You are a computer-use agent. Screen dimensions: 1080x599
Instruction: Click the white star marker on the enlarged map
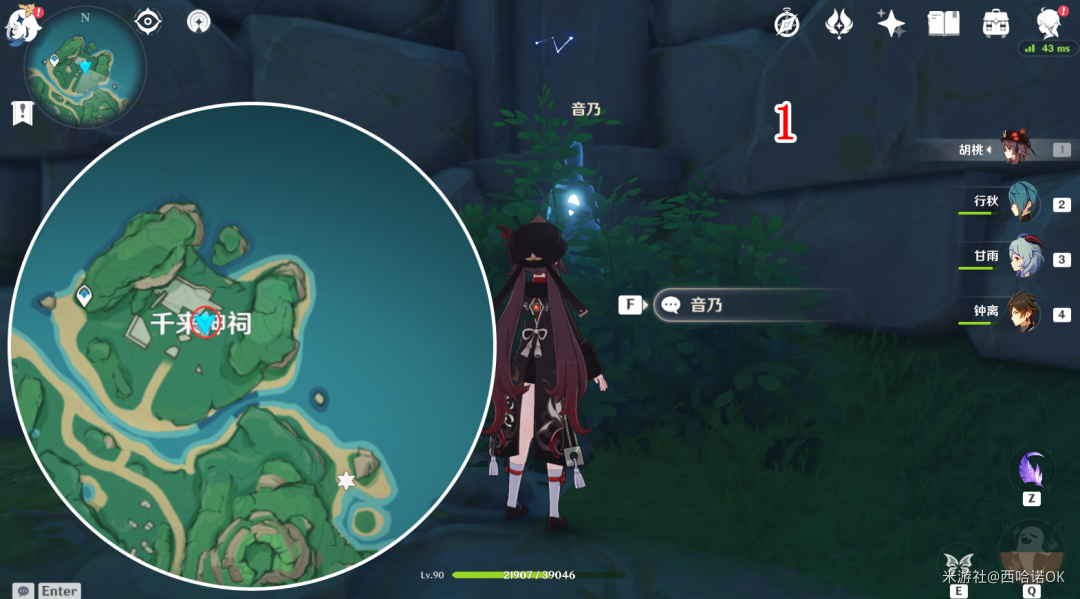coord(346,481)
